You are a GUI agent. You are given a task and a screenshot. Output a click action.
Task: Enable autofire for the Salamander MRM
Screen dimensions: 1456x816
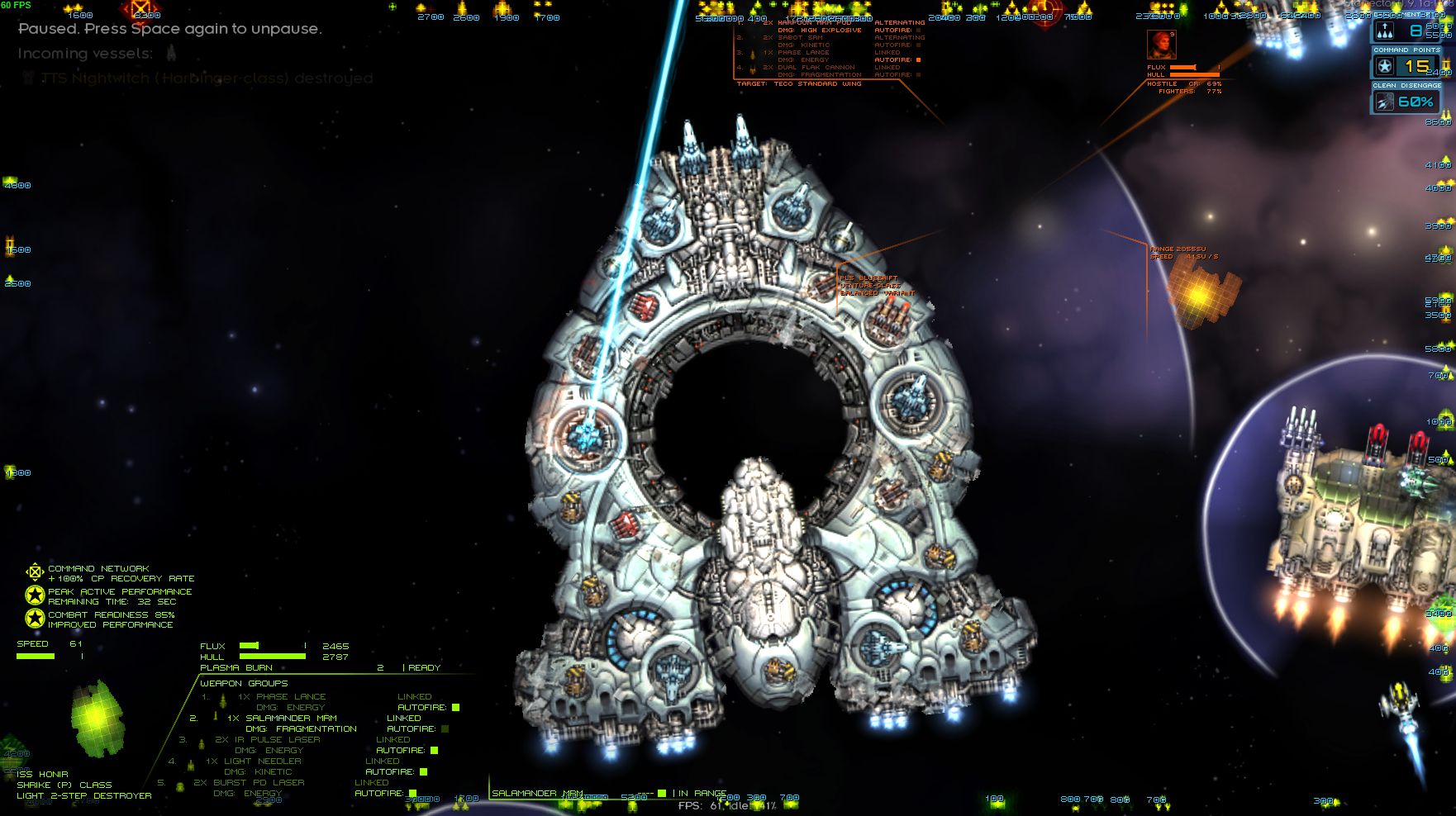445,728
